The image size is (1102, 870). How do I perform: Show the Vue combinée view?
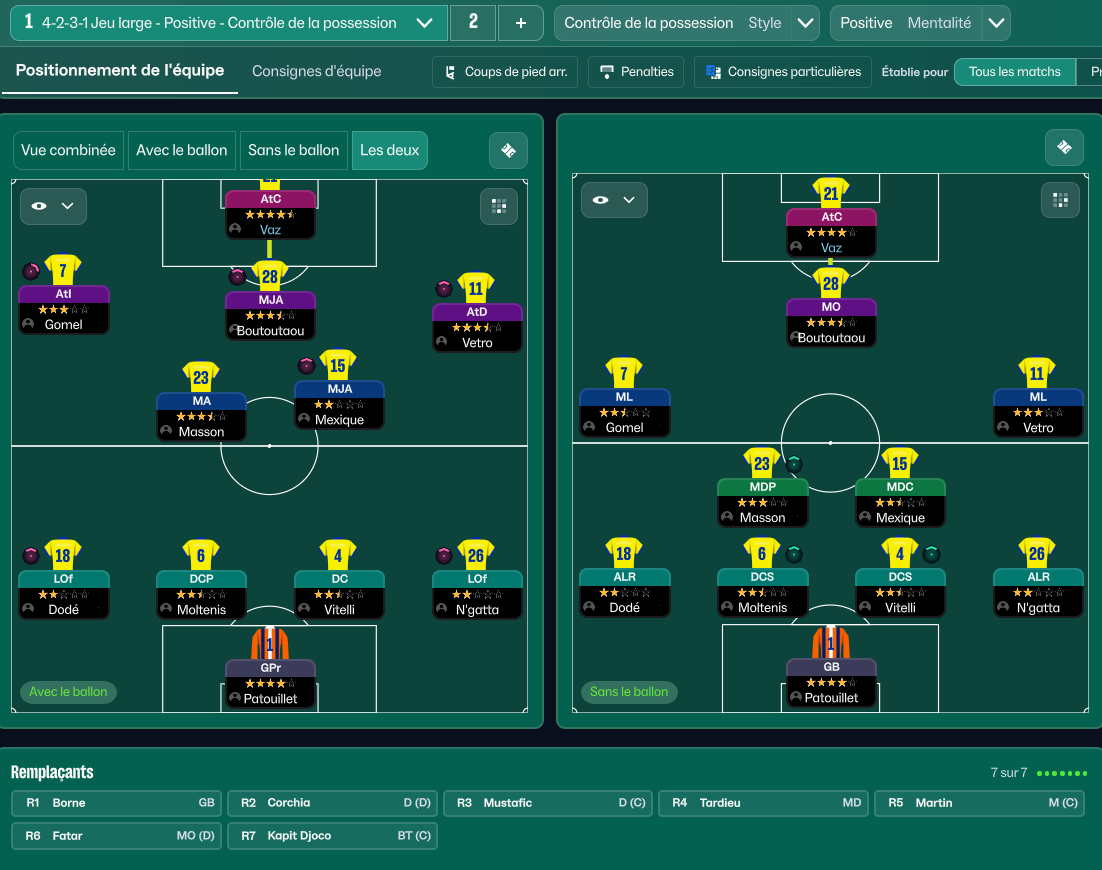[x=68, y=150]
